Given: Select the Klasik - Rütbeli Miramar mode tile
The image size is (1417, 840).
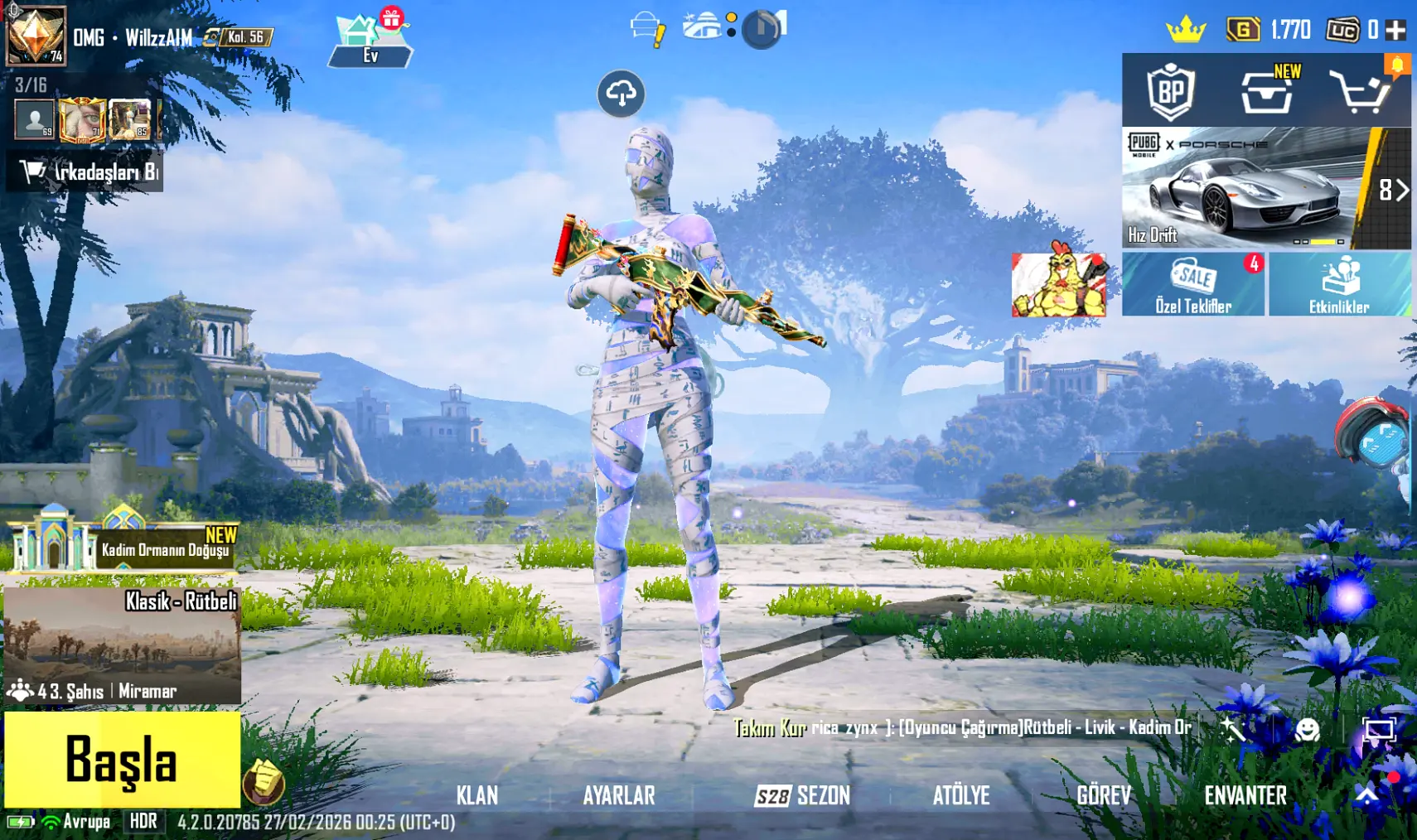Looking at the screenshot, I should tap(123, 646).
